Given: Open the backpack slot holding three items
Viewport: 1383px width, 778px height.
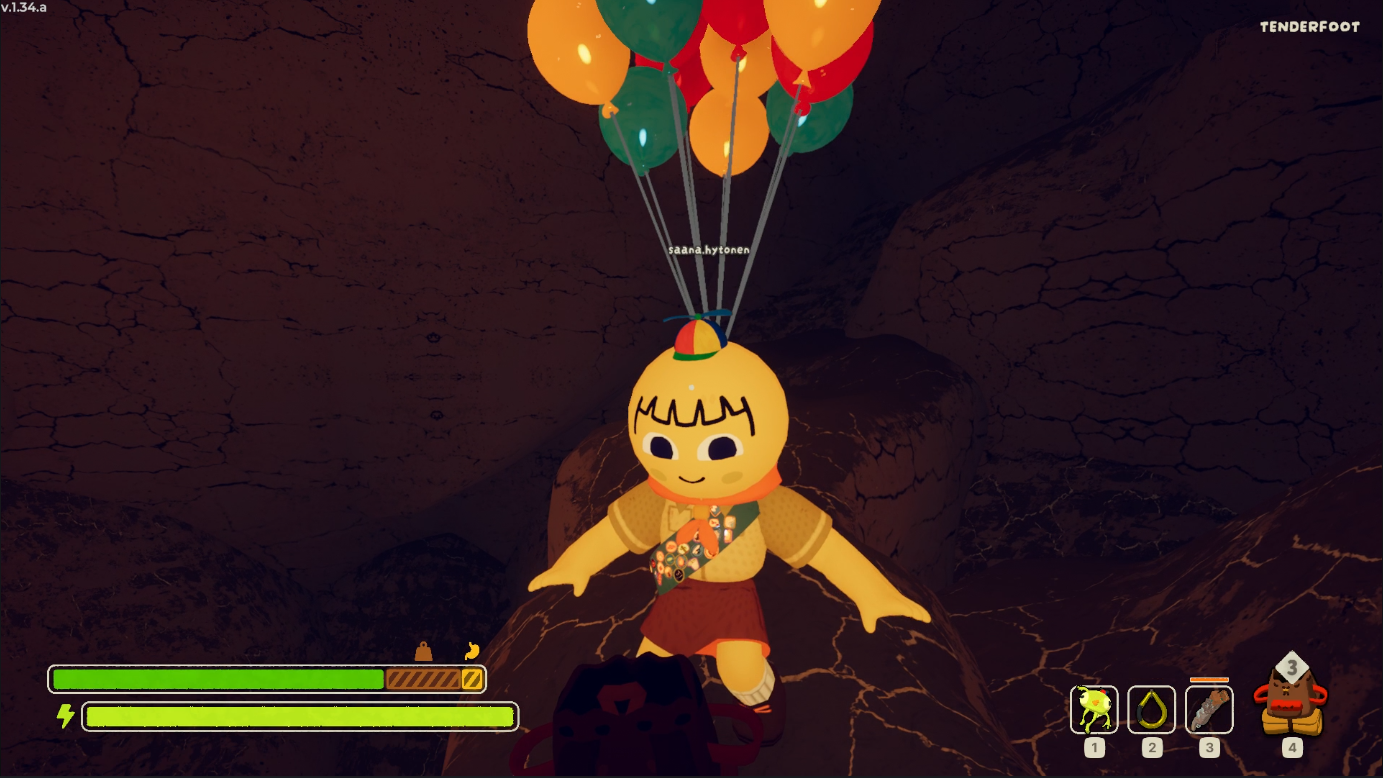Looking at the screenshot, I should pos(1291,698).
